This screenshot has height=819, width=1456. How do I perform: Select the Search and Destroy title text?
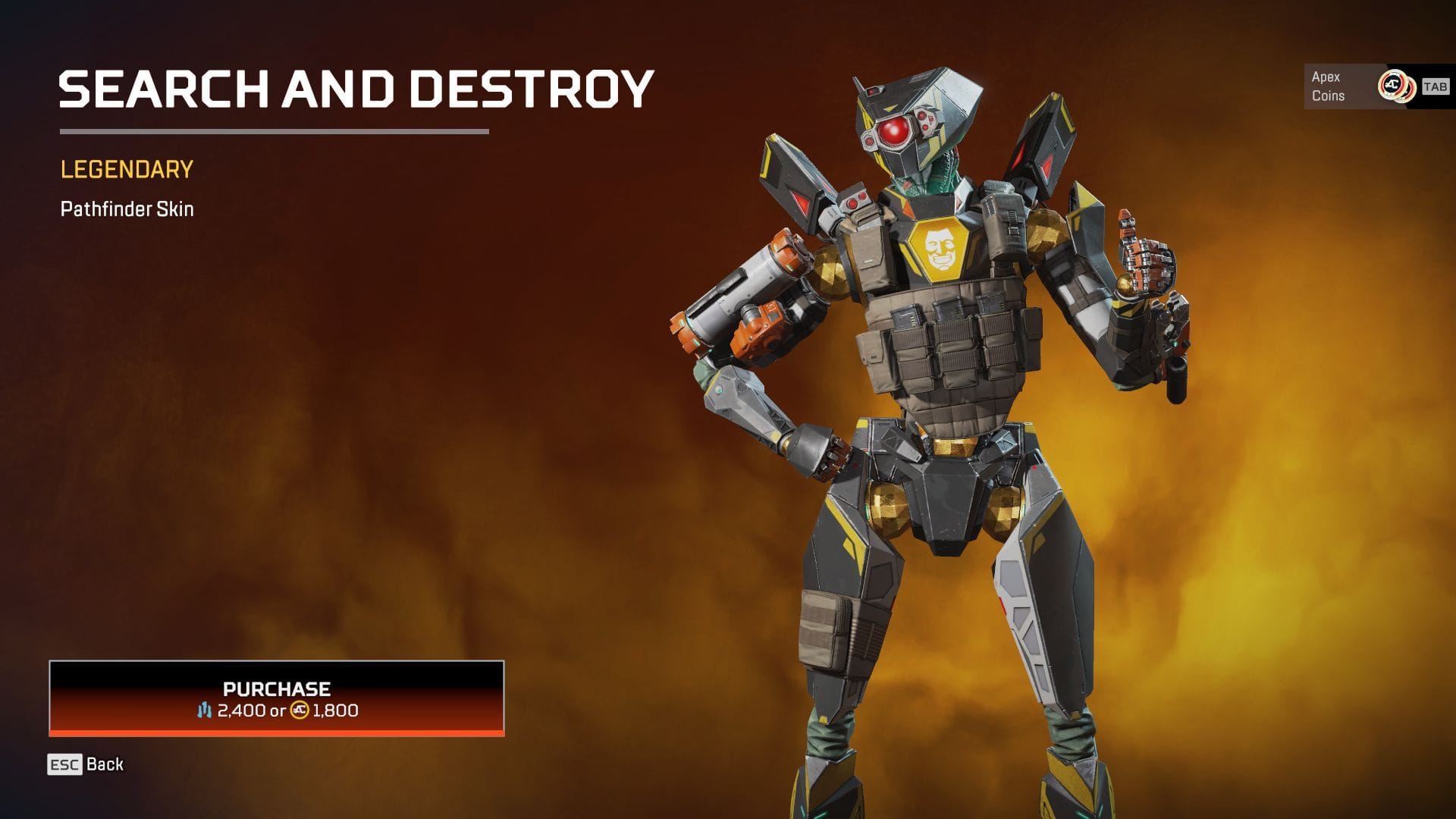[356, 89]
